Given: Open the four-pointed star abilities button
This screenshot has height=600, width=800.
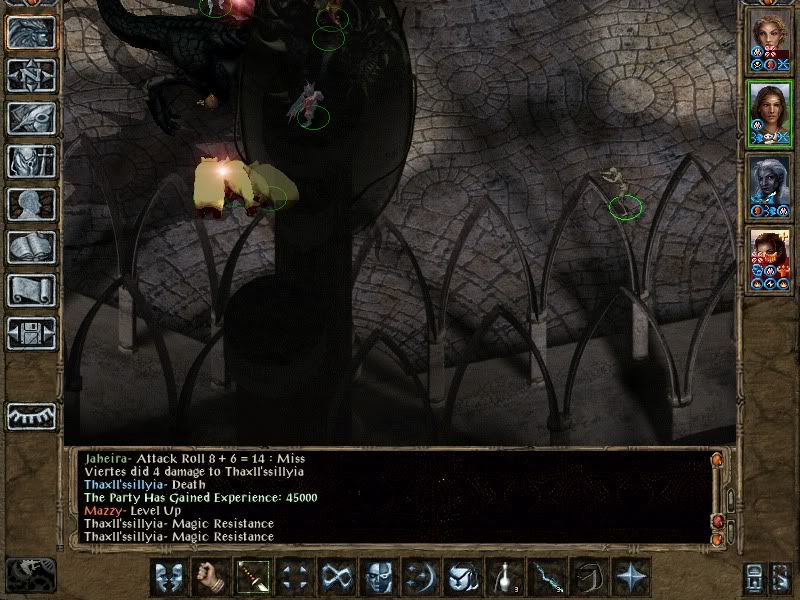Looking at the screenshot, I should [630, 577].
